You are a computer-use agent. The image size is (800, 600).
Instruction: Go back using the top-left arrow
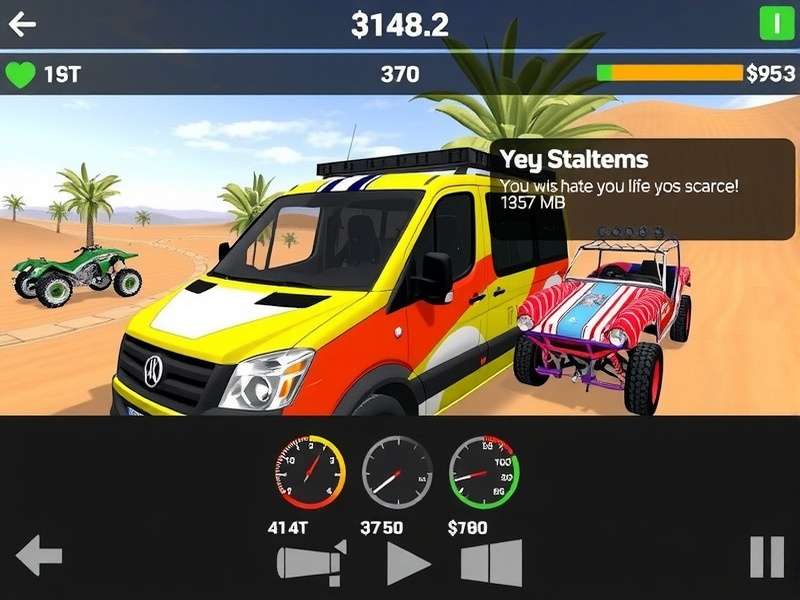coord(22,24)
